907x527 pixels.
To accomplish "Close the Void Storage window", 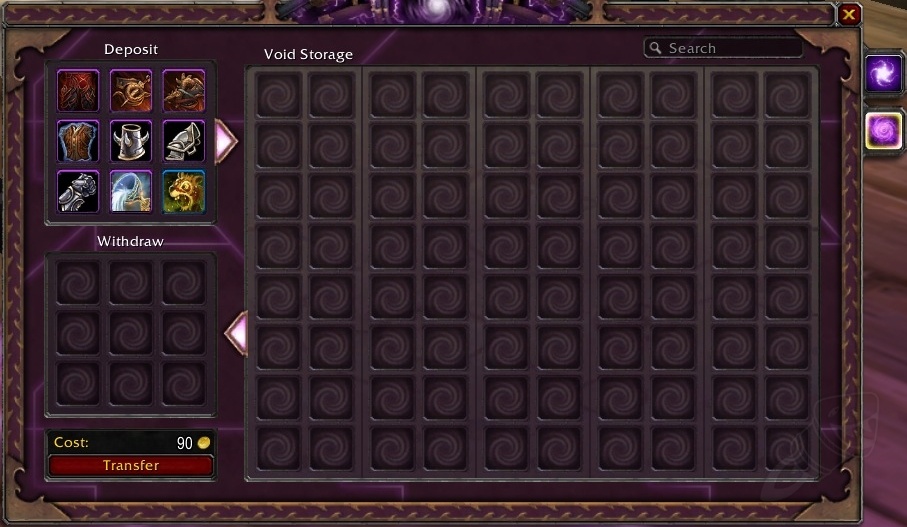I will pyautogui.click(x=849, y=14).
